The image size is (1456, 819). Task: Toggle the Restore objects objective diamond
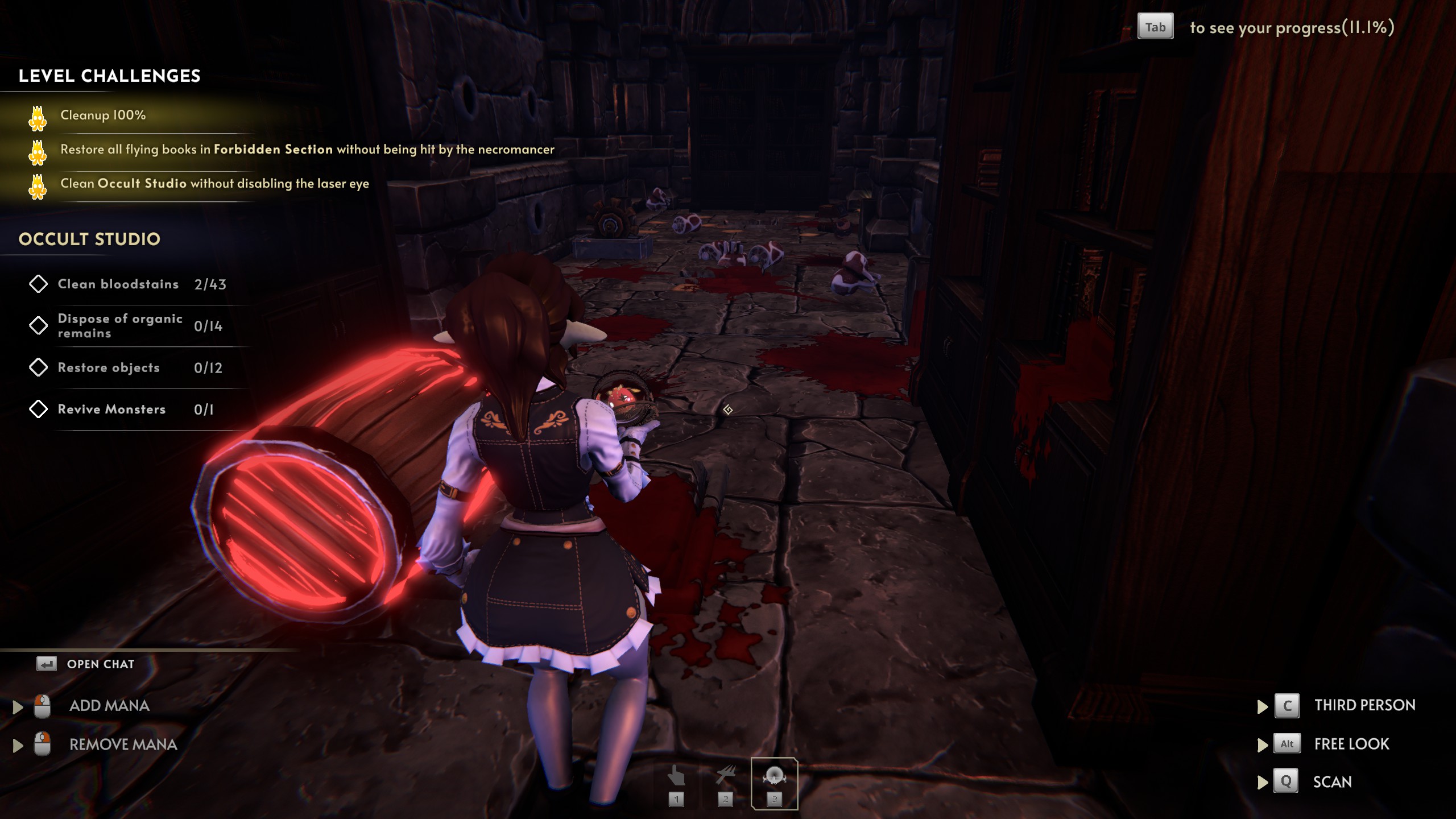(39, 367)
